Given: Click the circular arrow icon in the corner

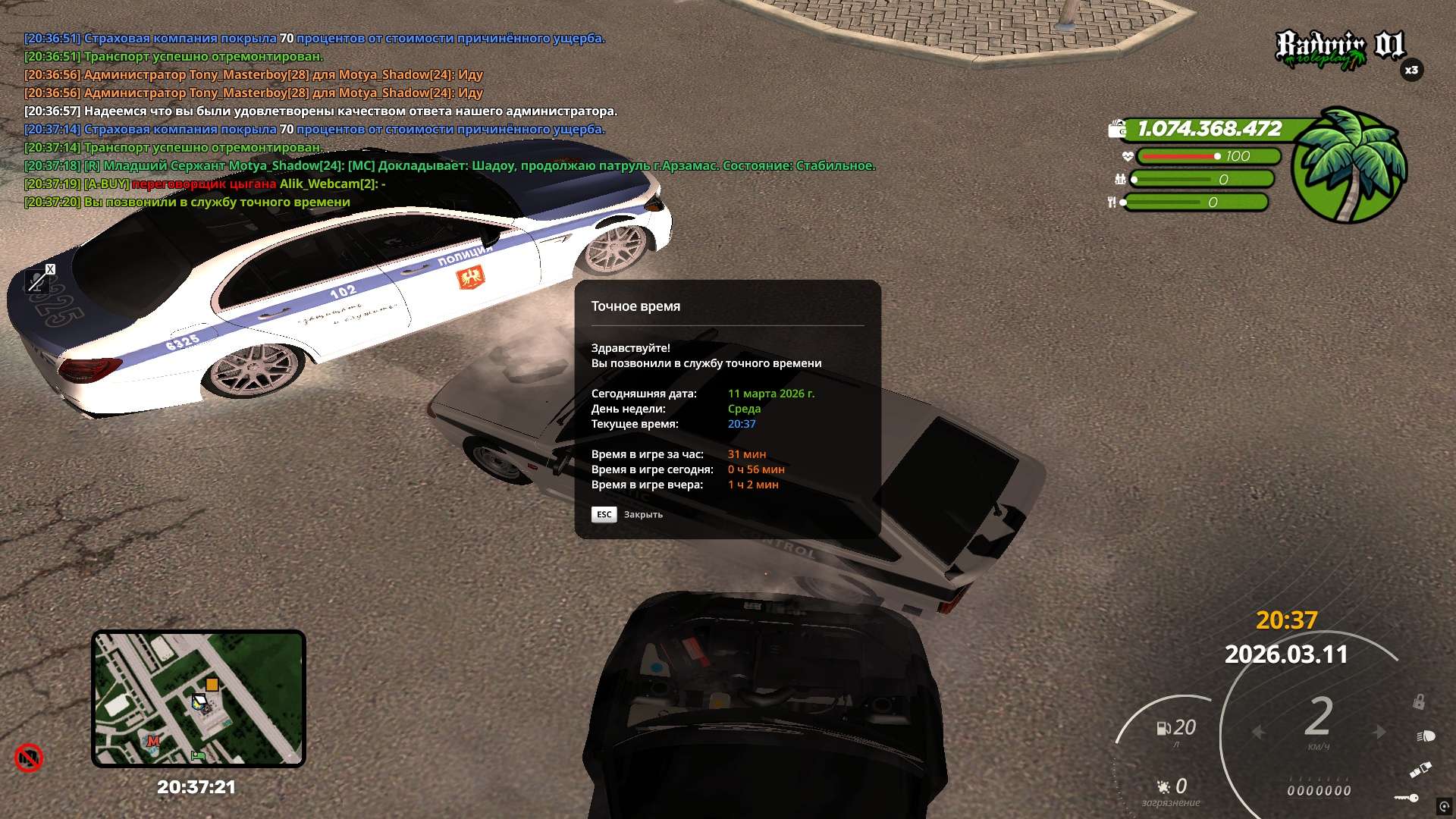Looking at the screenshot, I should point(1443,806).
